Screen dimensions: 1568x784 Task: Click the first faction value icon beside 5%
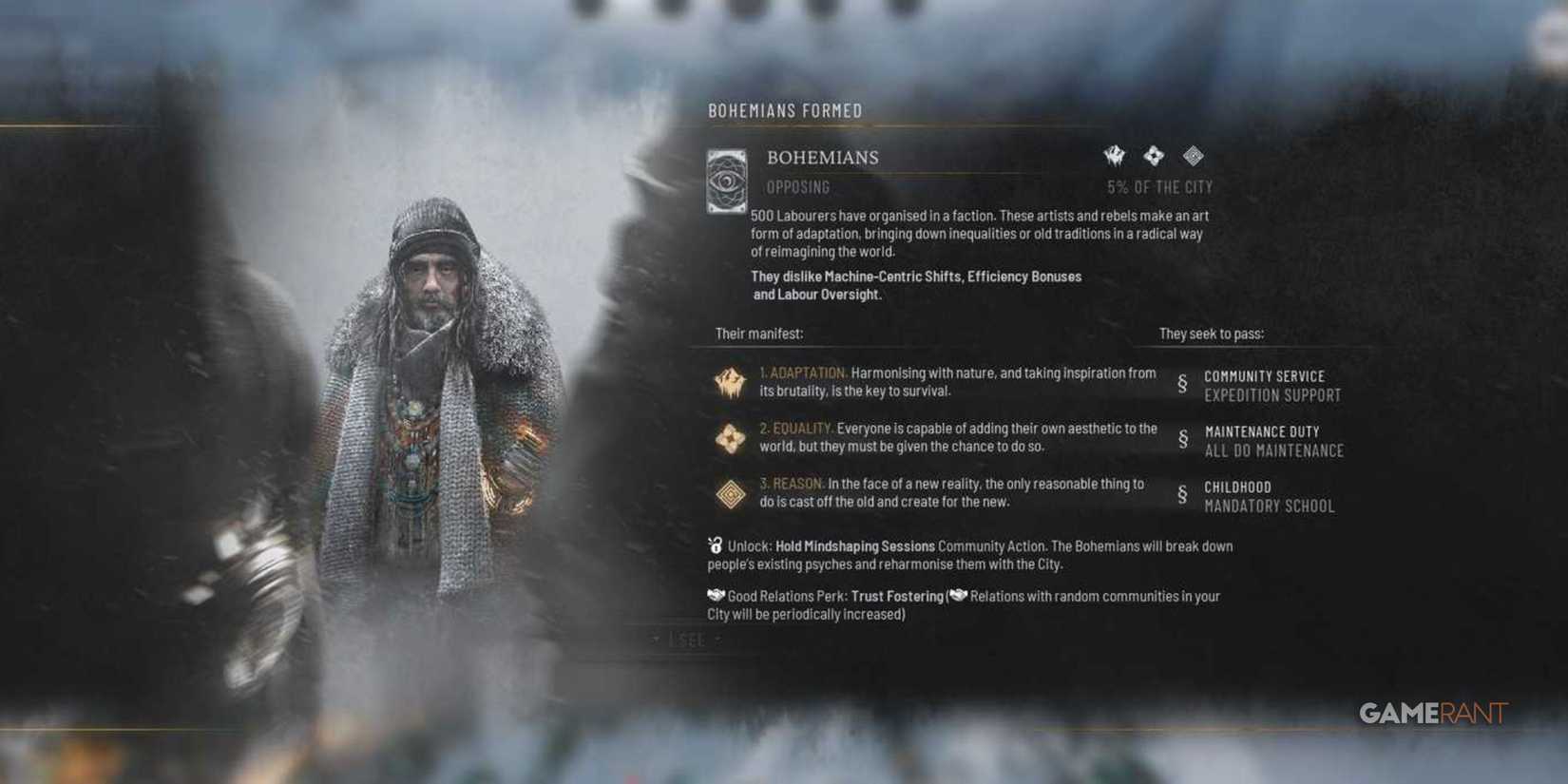coord(1112,155)
